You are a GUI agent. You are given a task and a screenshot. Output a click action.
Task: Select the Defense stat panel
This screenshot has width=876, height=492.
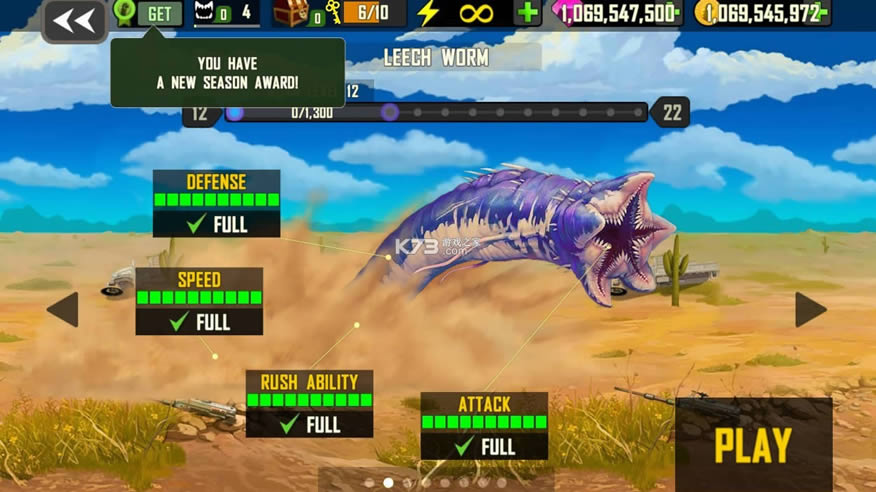click(x=216, y=204)
